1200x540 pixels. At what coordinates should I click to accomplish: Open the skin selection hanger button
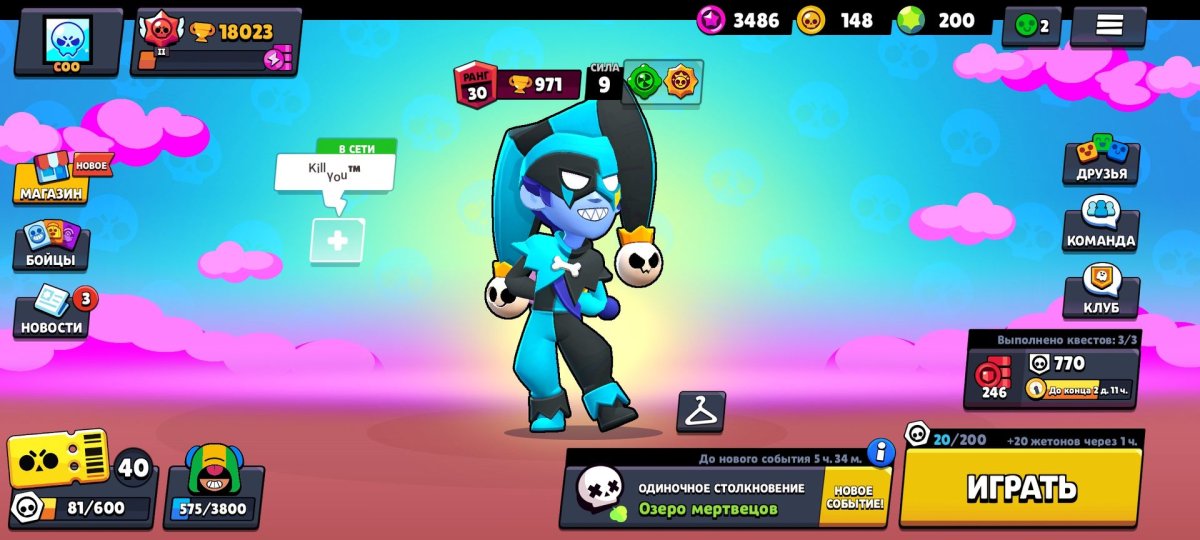(701, 411)
